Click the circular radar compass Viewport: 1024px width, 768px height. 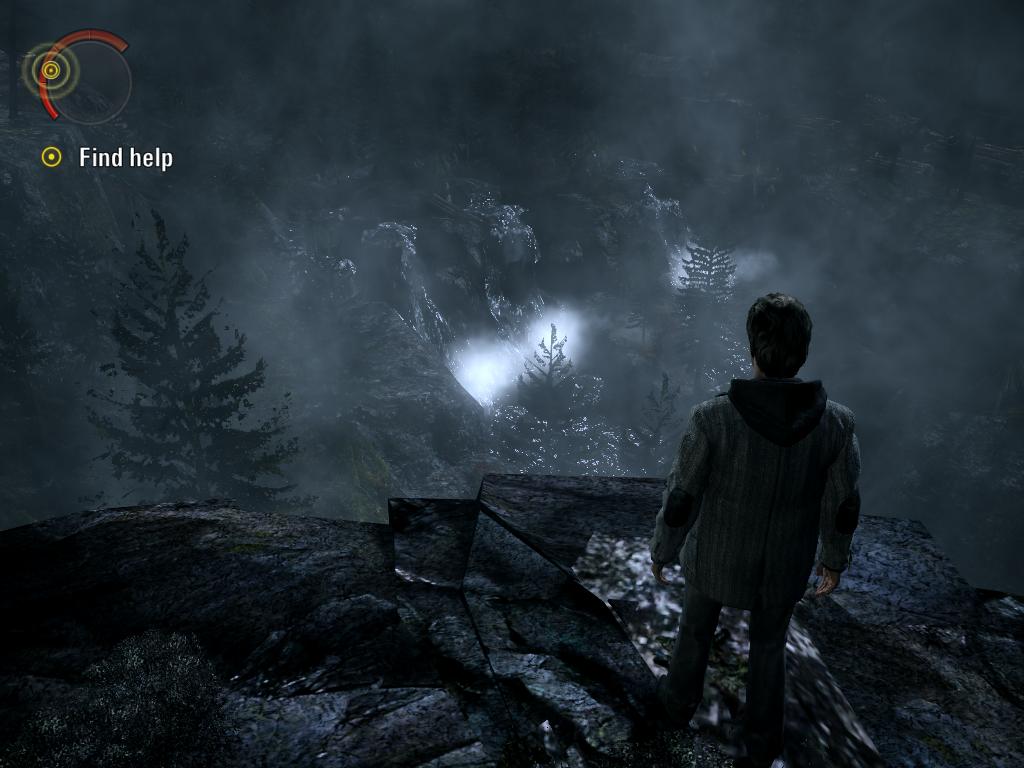[x=78, y=77]
